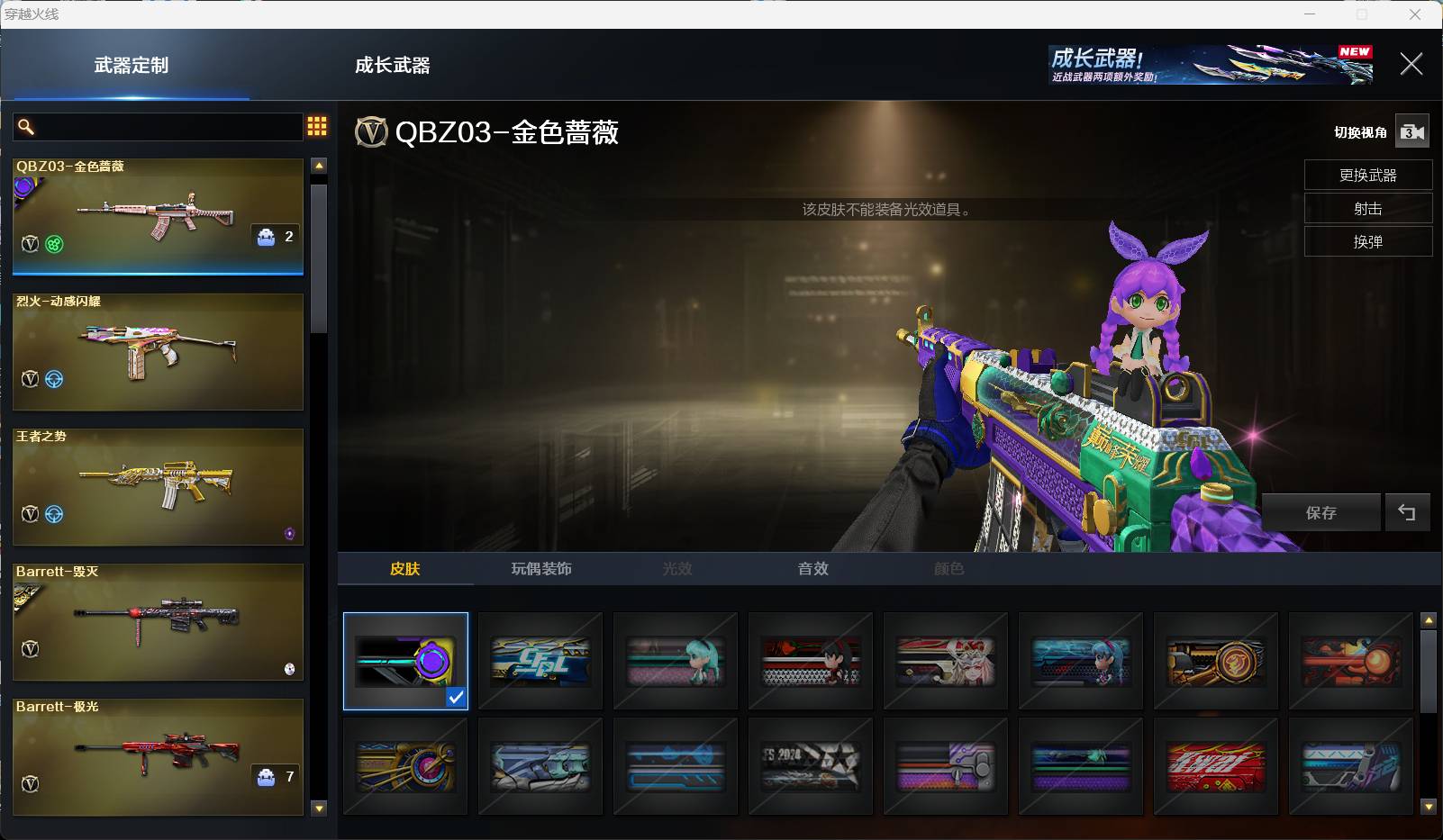Select the CFPL skin thumbnail

pos(540,662)
